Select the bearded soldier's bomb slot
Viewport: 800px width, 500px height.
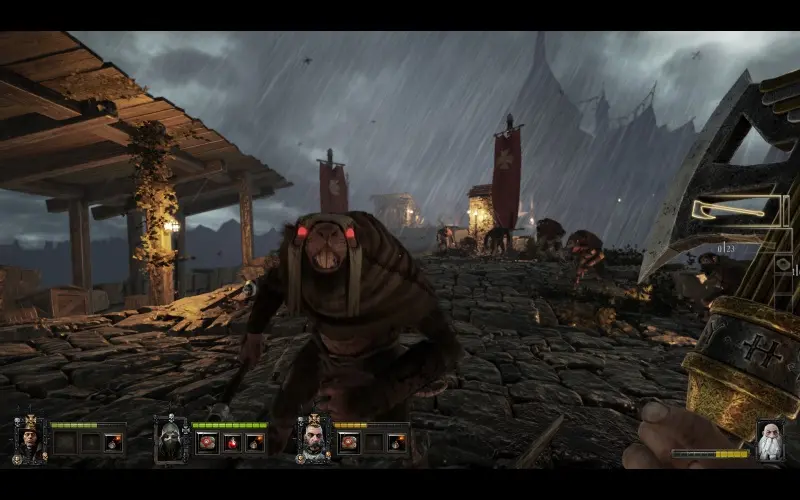(x=397, y=442)
